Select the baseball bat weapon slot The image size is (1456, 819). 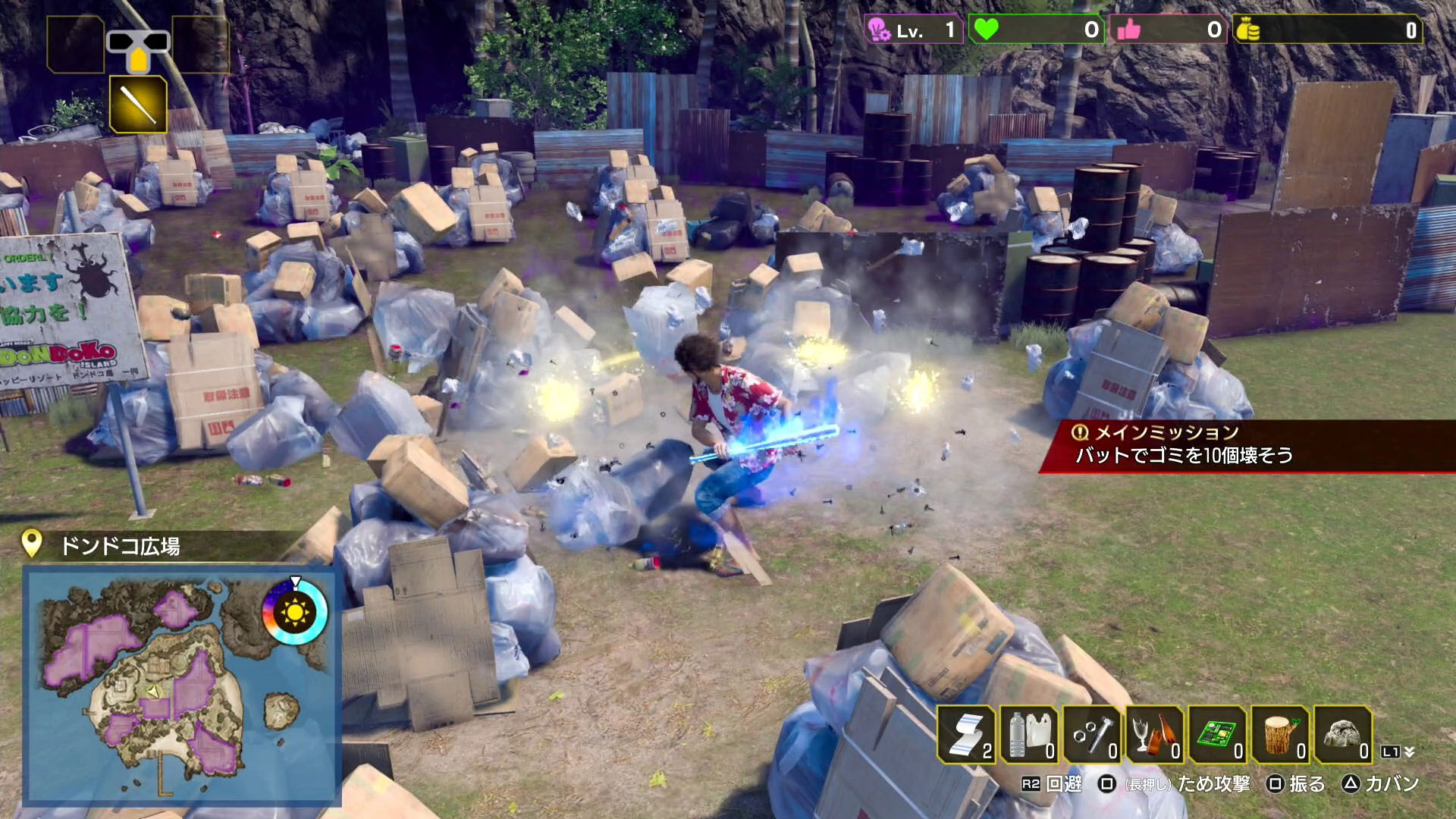click(x=138, y=104)
